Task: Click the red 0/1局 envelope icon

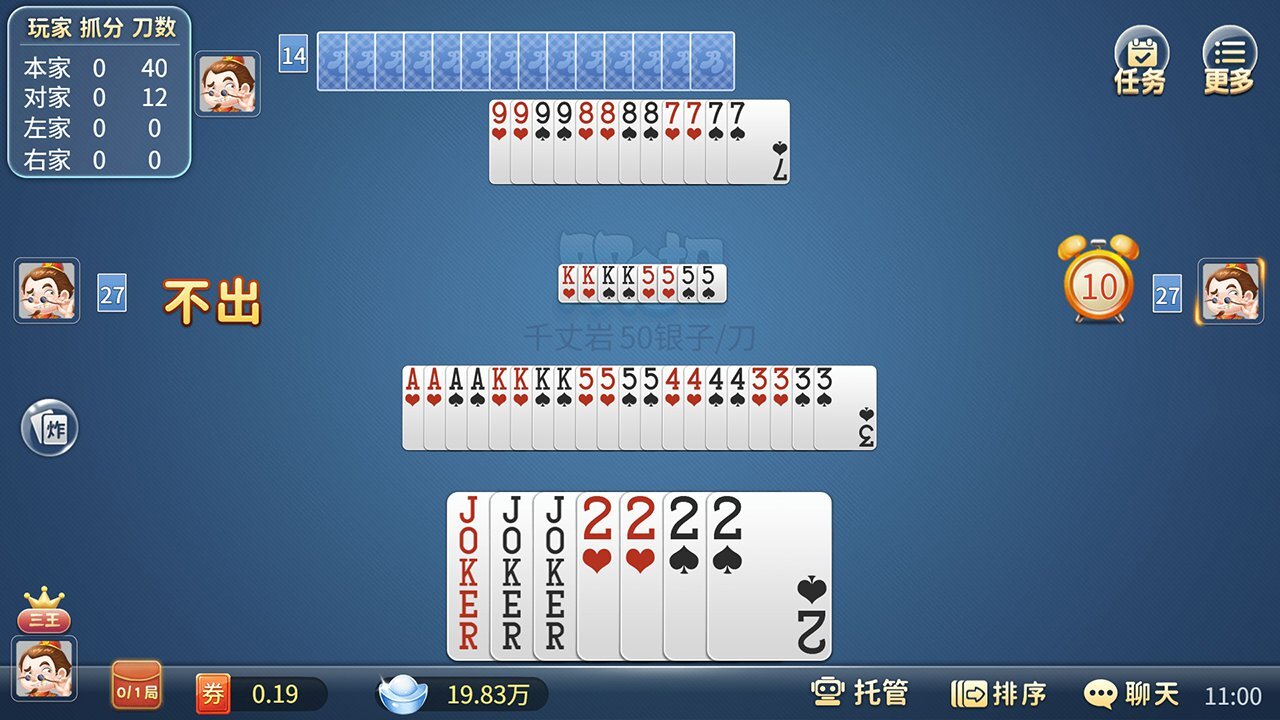Action: point(136,686)
